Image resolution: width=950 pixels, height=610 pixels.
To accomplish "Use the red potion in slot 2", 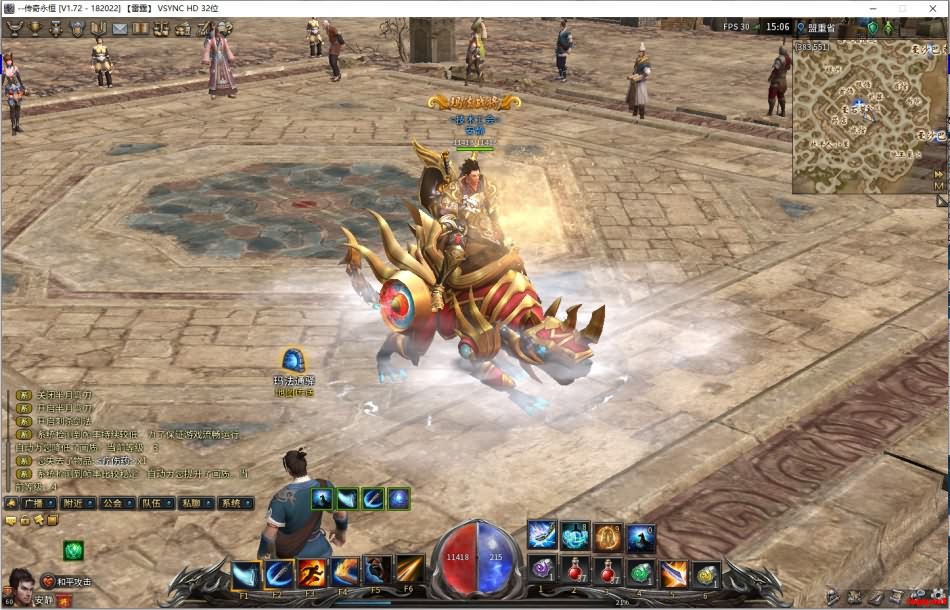I will [x=574, y=571].
